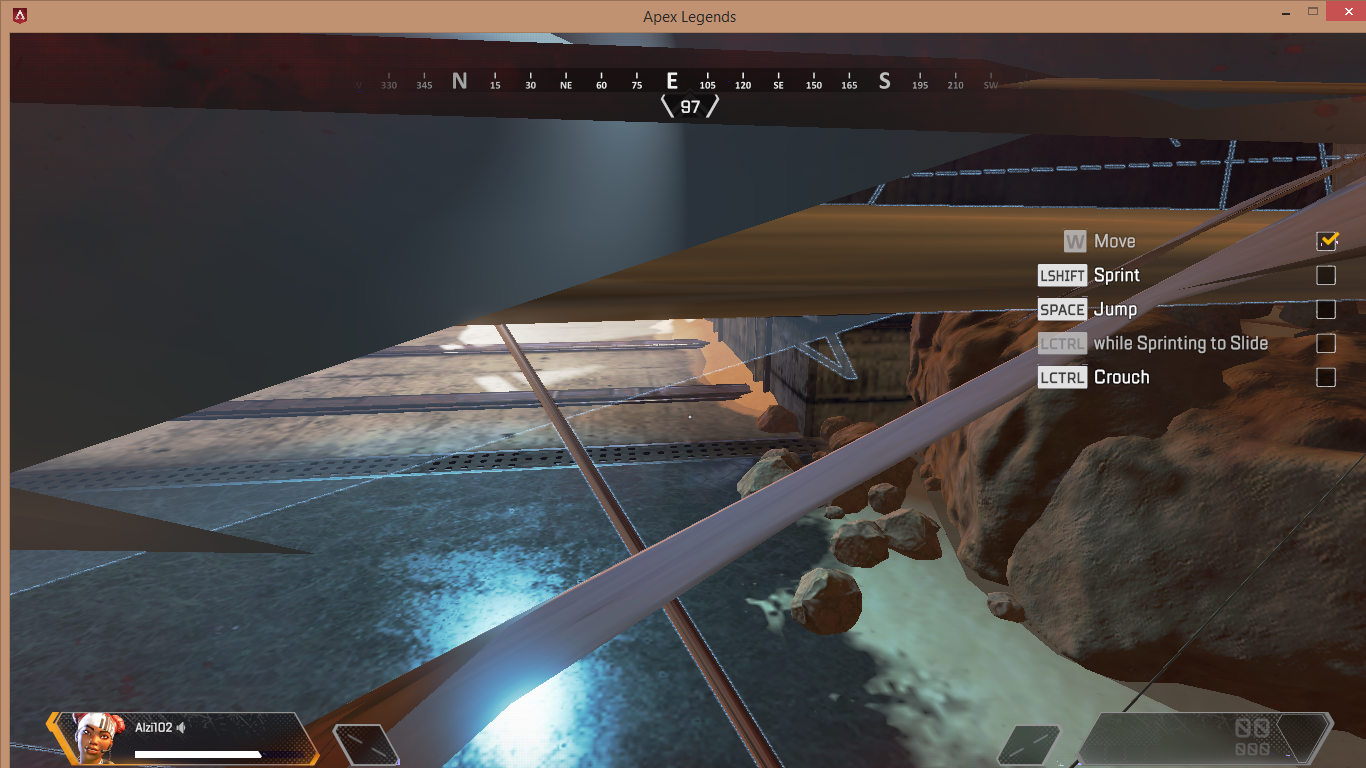Uncheck the completed Move objective checkbox

pyautogui.click(x=1327, y=241)
